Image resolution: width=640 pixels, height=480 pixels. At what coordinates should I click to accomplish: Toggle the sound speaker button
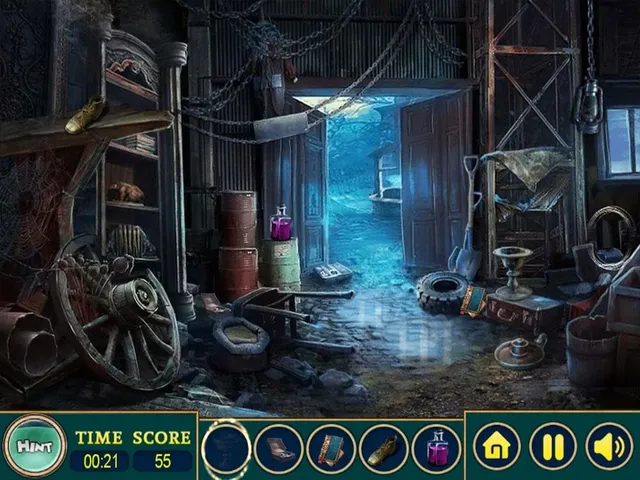click(608, 447)
